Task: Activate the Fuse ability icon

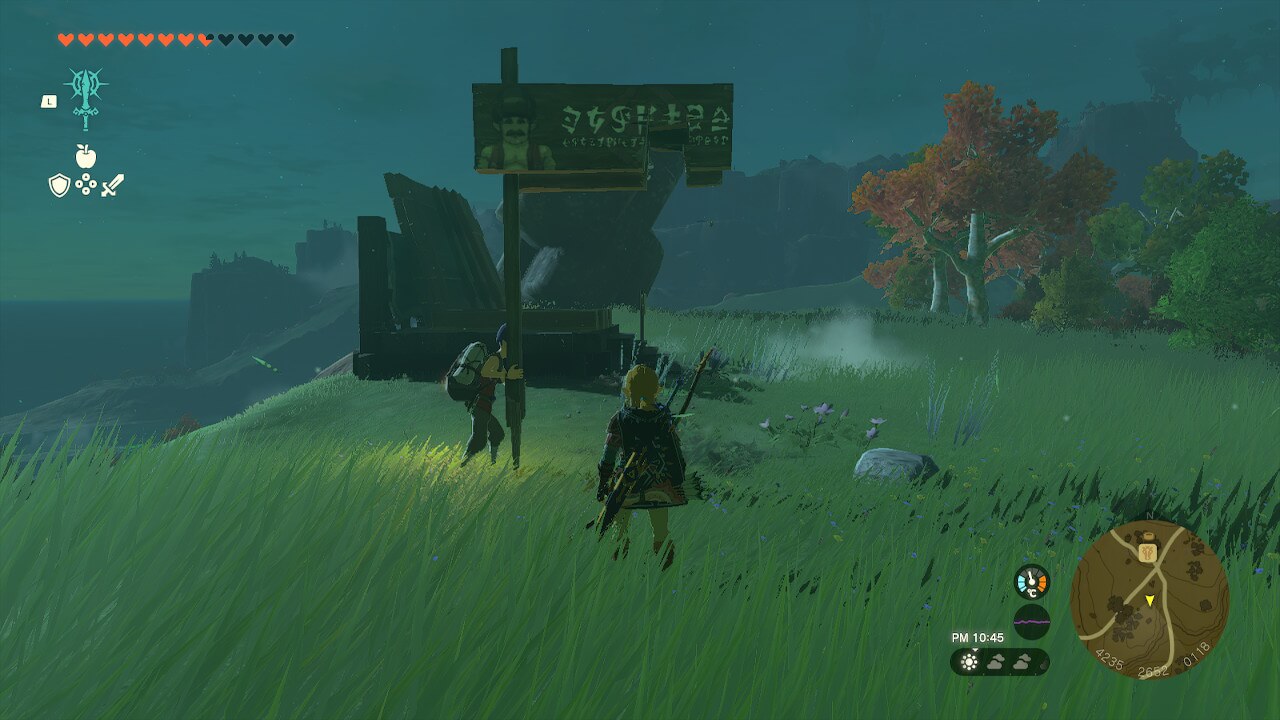Action: point(86,97)
